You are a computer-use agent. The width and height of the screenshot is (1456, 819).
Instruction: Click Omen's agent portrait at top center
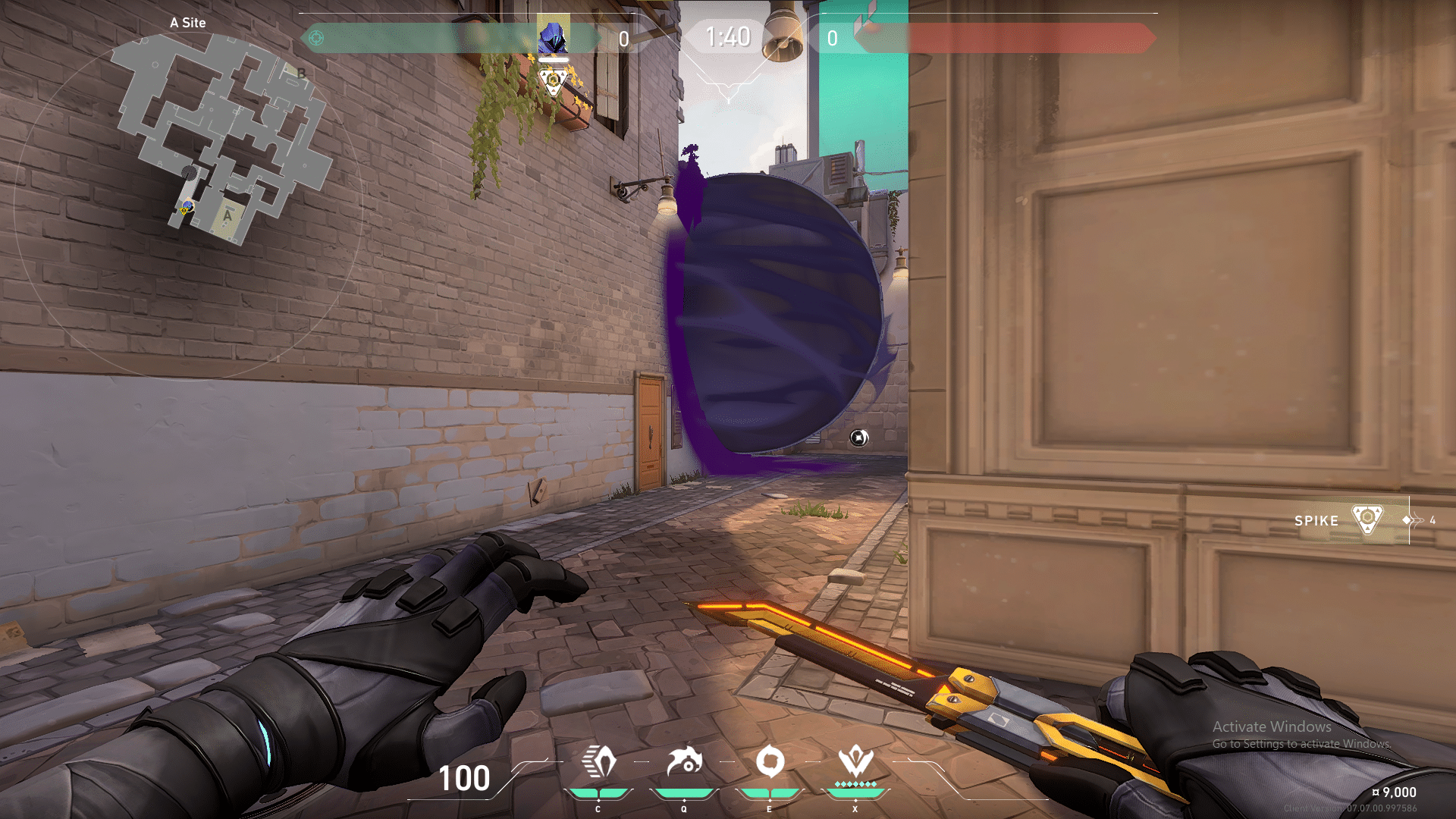pyautogui.click(x=553, y=35)
